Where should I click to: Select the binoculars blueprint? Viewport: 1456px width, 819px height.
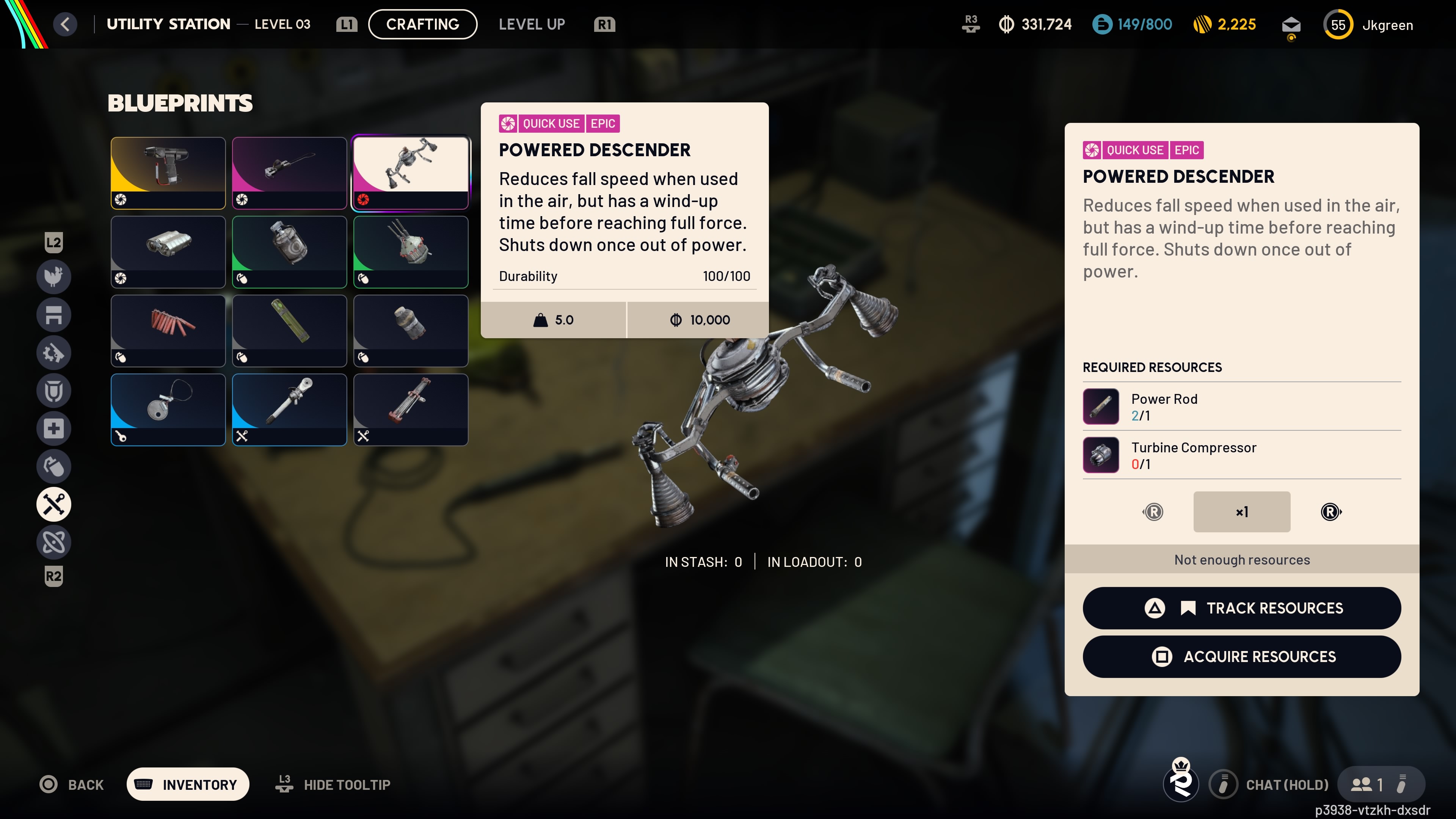pos(168,251)
